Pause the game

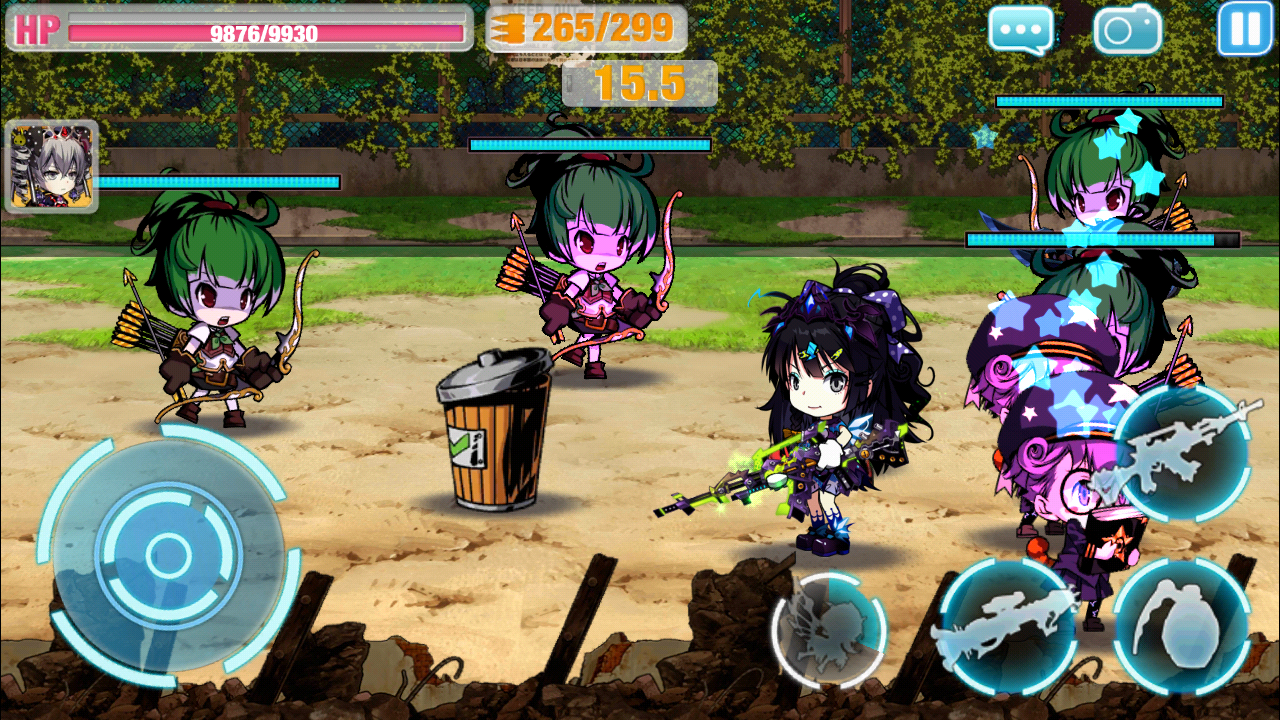point(1244,29)
